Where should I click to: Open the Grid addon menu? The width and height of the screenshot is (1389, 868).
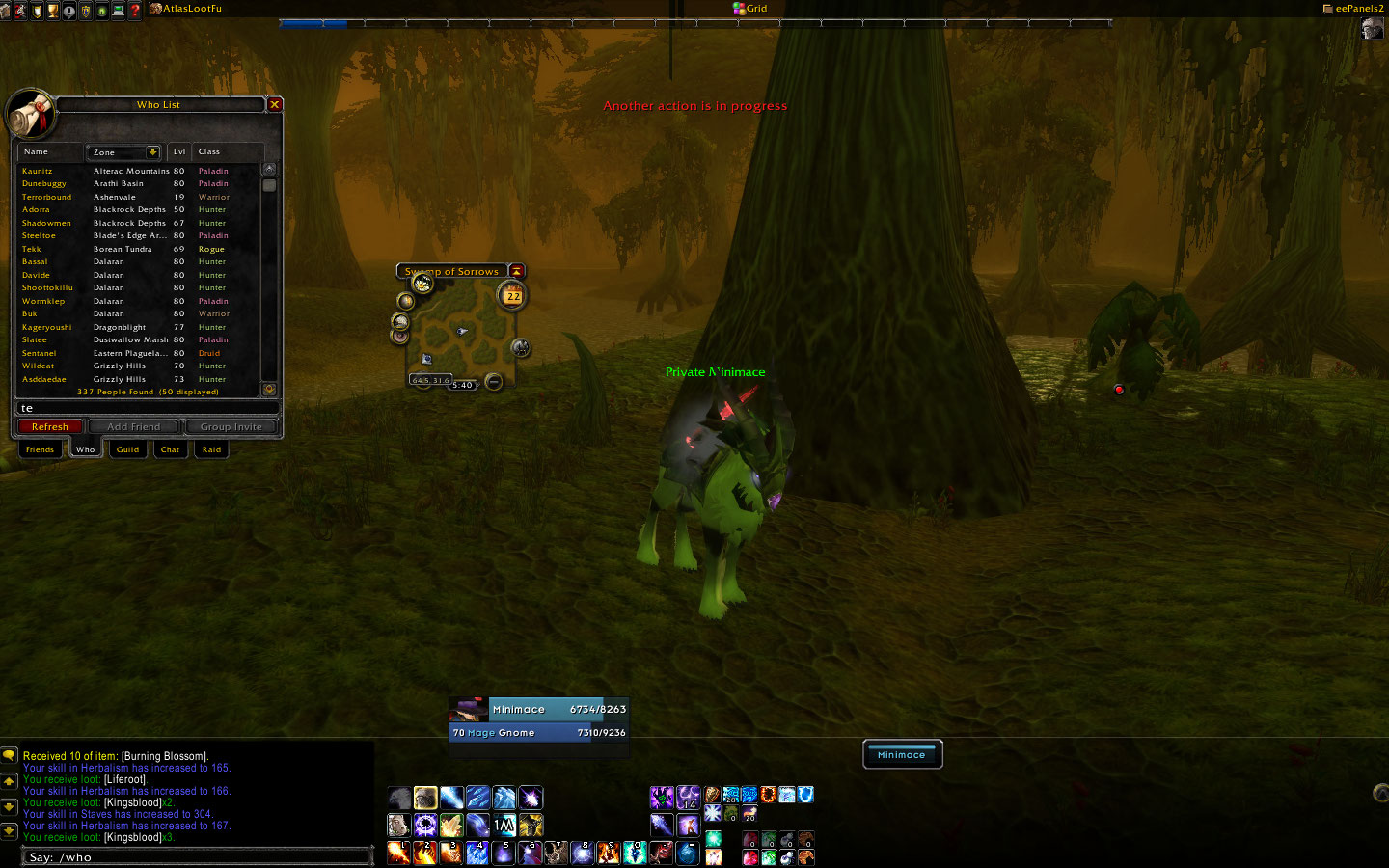[x=750, y=8]
